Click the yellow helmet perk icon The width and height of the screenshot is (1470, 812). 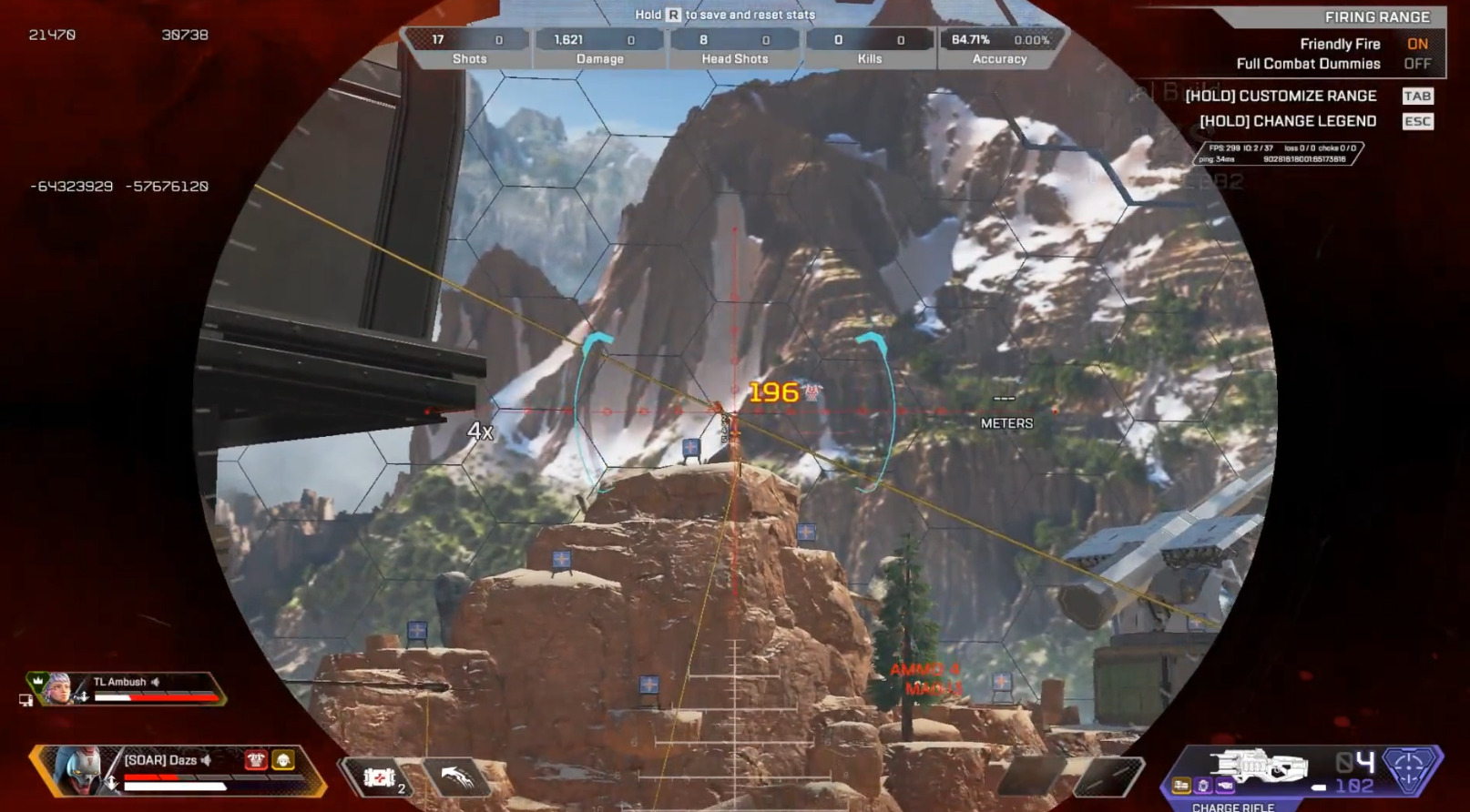(283, 759)
